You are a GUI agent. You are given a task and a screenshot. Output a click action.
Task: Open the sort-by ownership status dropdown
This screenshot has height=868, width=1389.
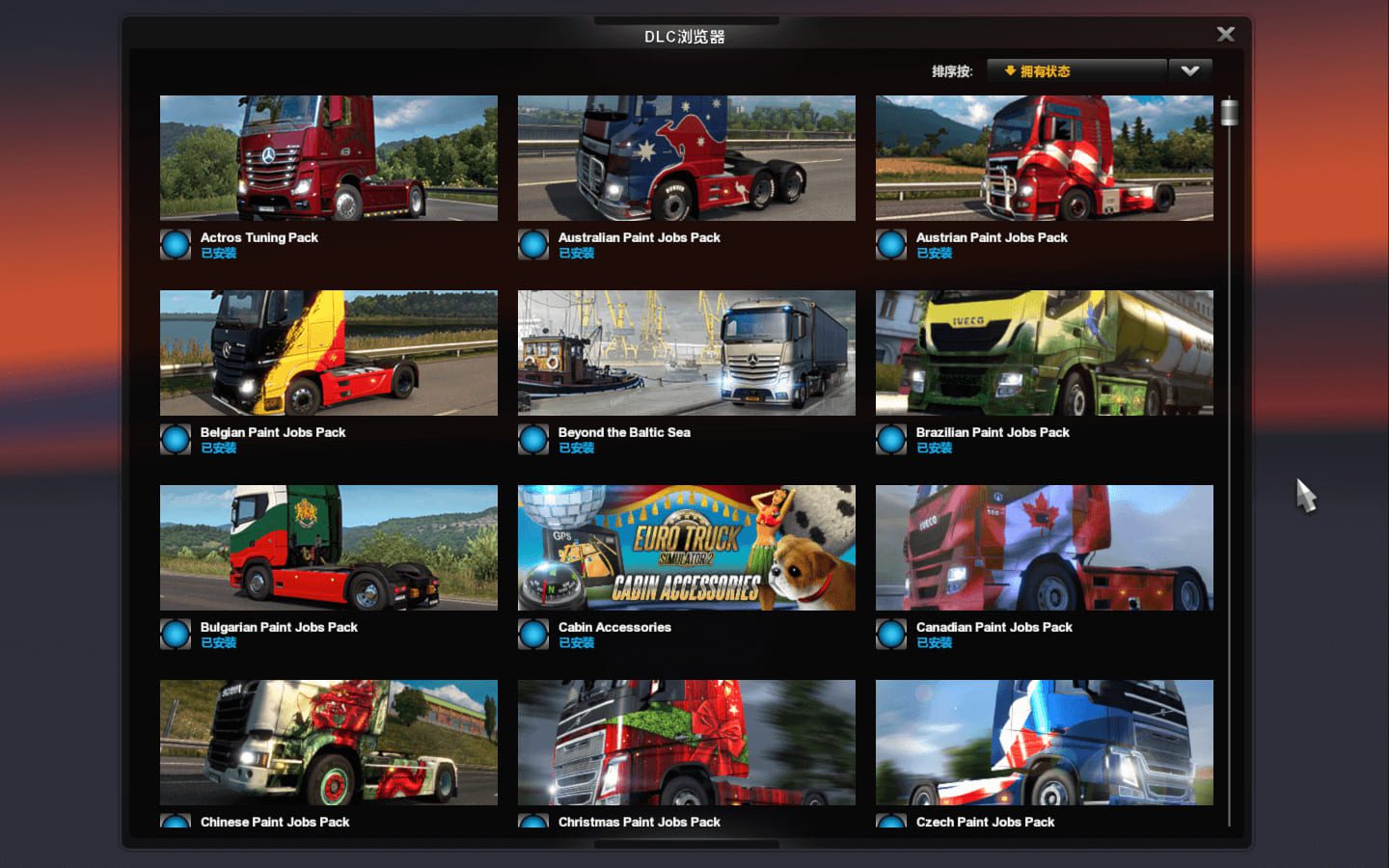[1076, 71]
